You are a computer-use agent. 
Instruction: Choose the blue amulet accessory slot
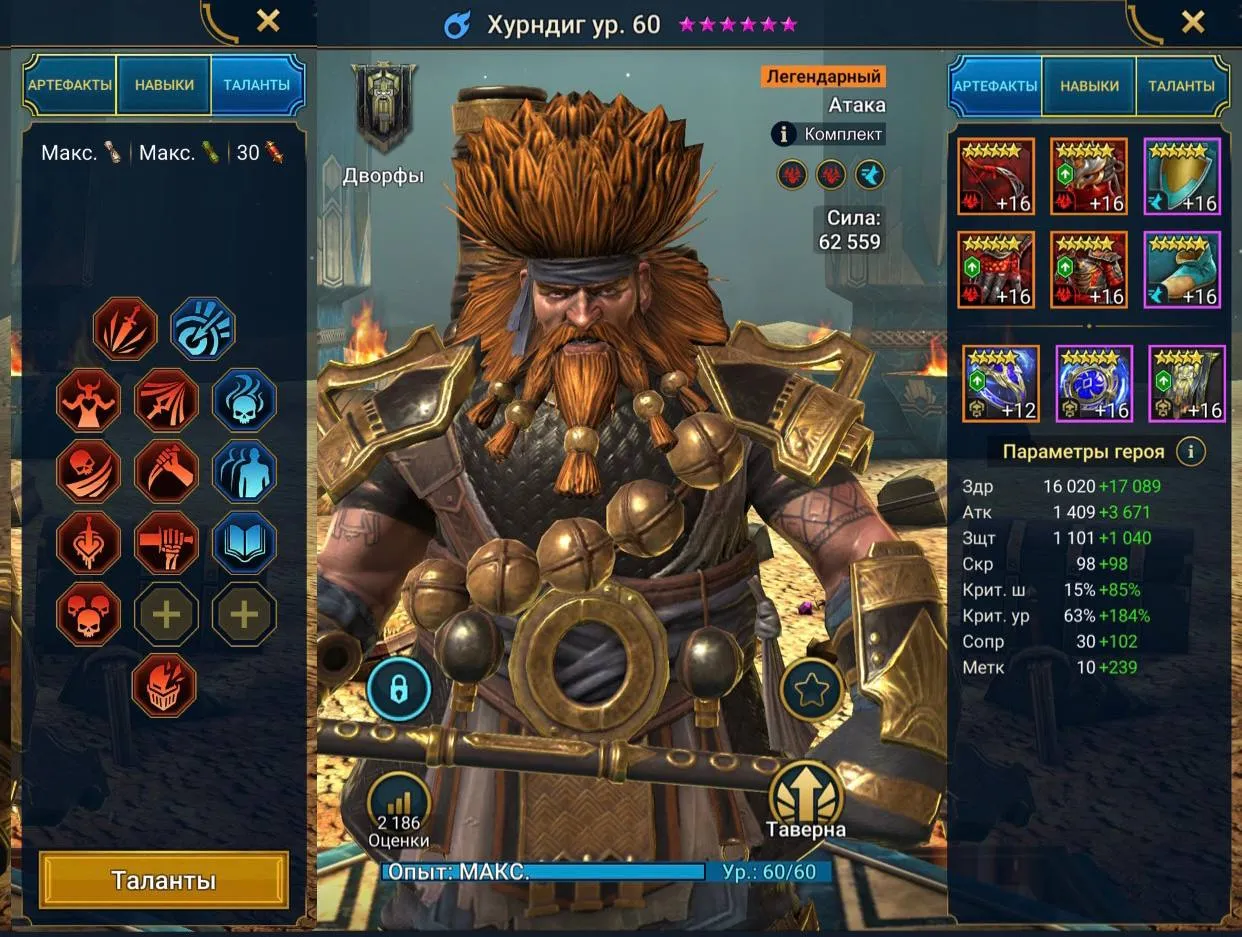1094,383
